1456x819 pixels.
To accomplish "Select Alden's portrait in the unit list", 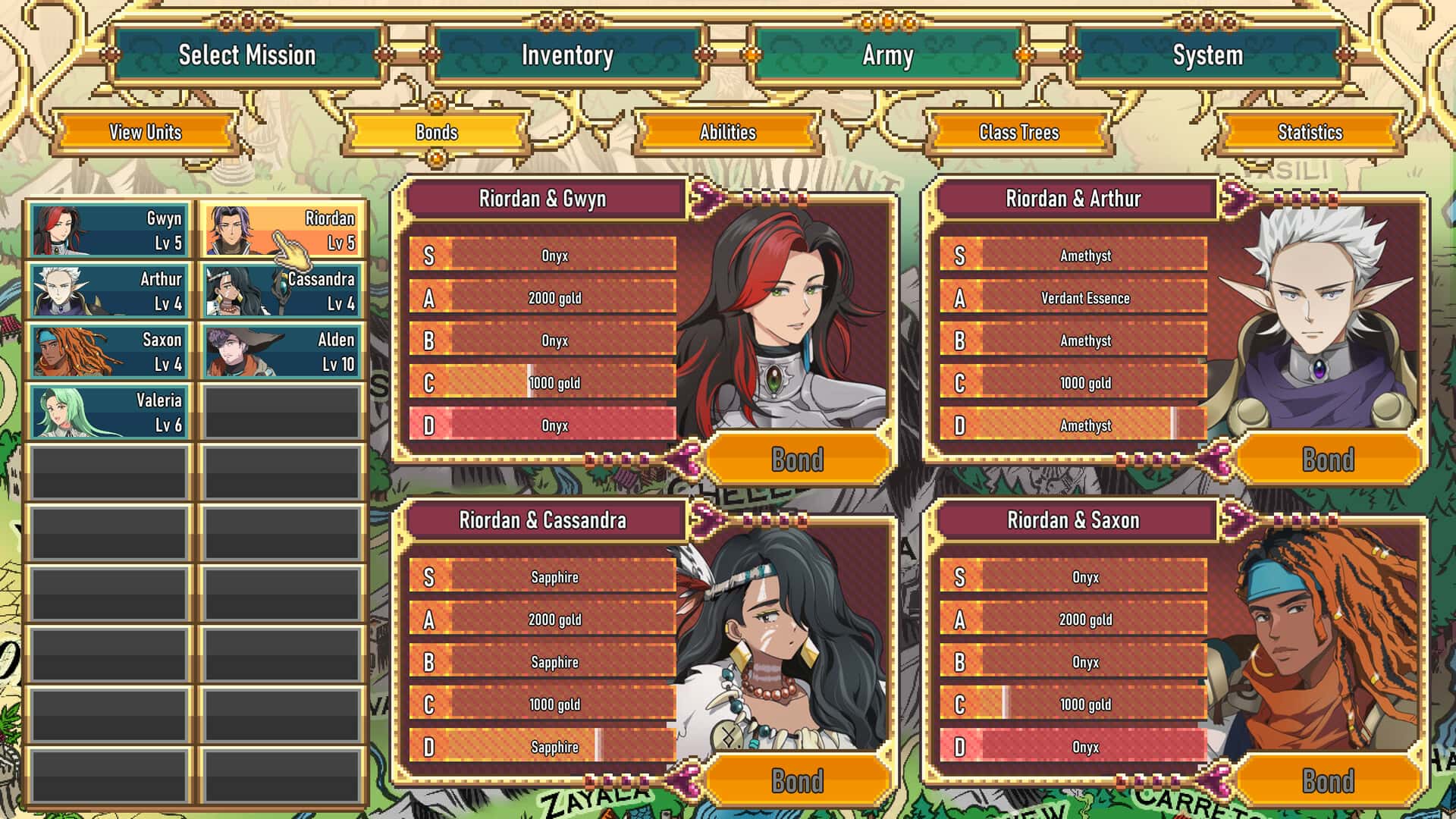I will pyautogui.click(x=282, y=351).
